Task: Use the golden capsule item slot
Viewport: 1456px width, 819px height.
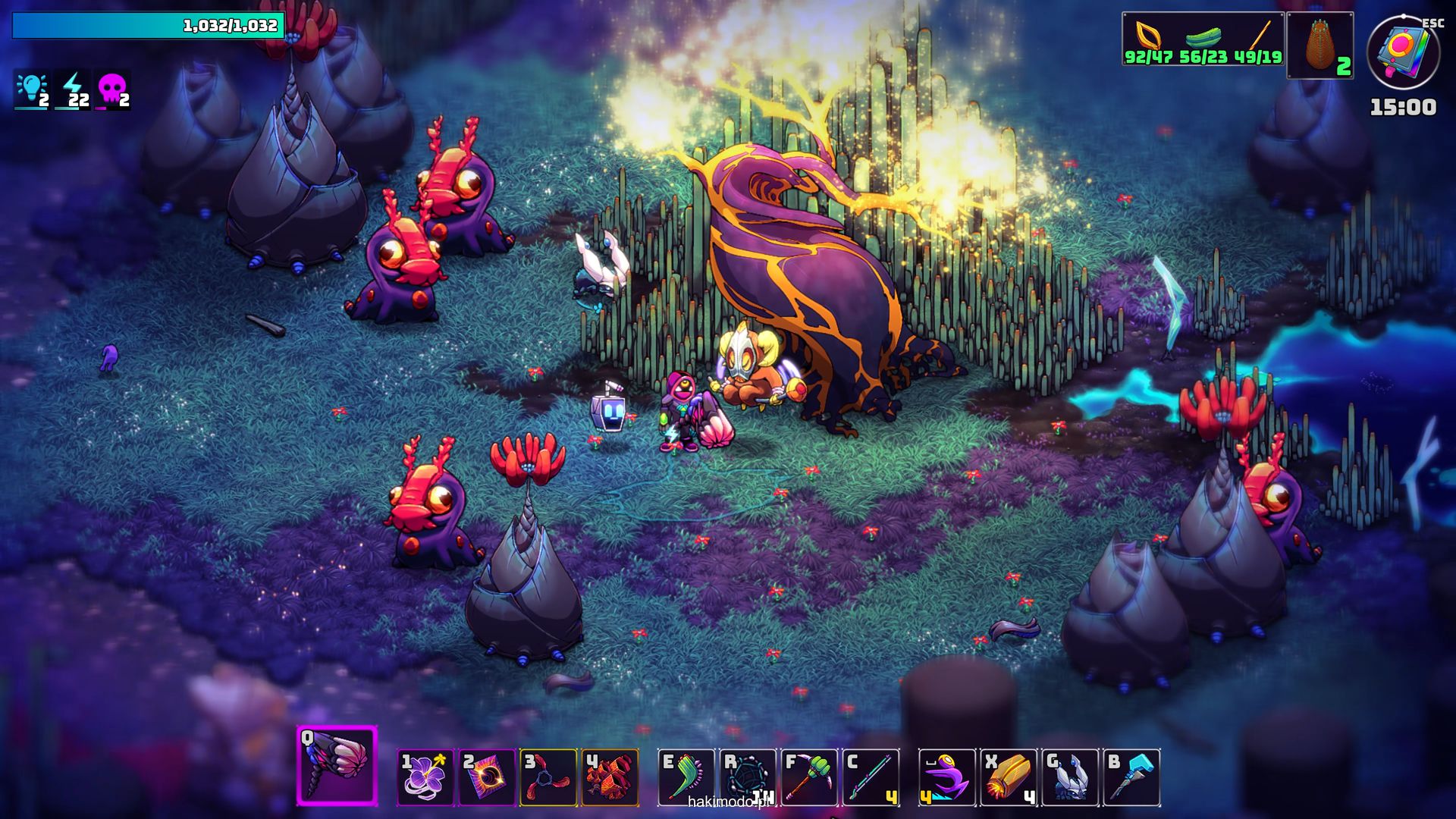Action: [x=1009, y=777]
